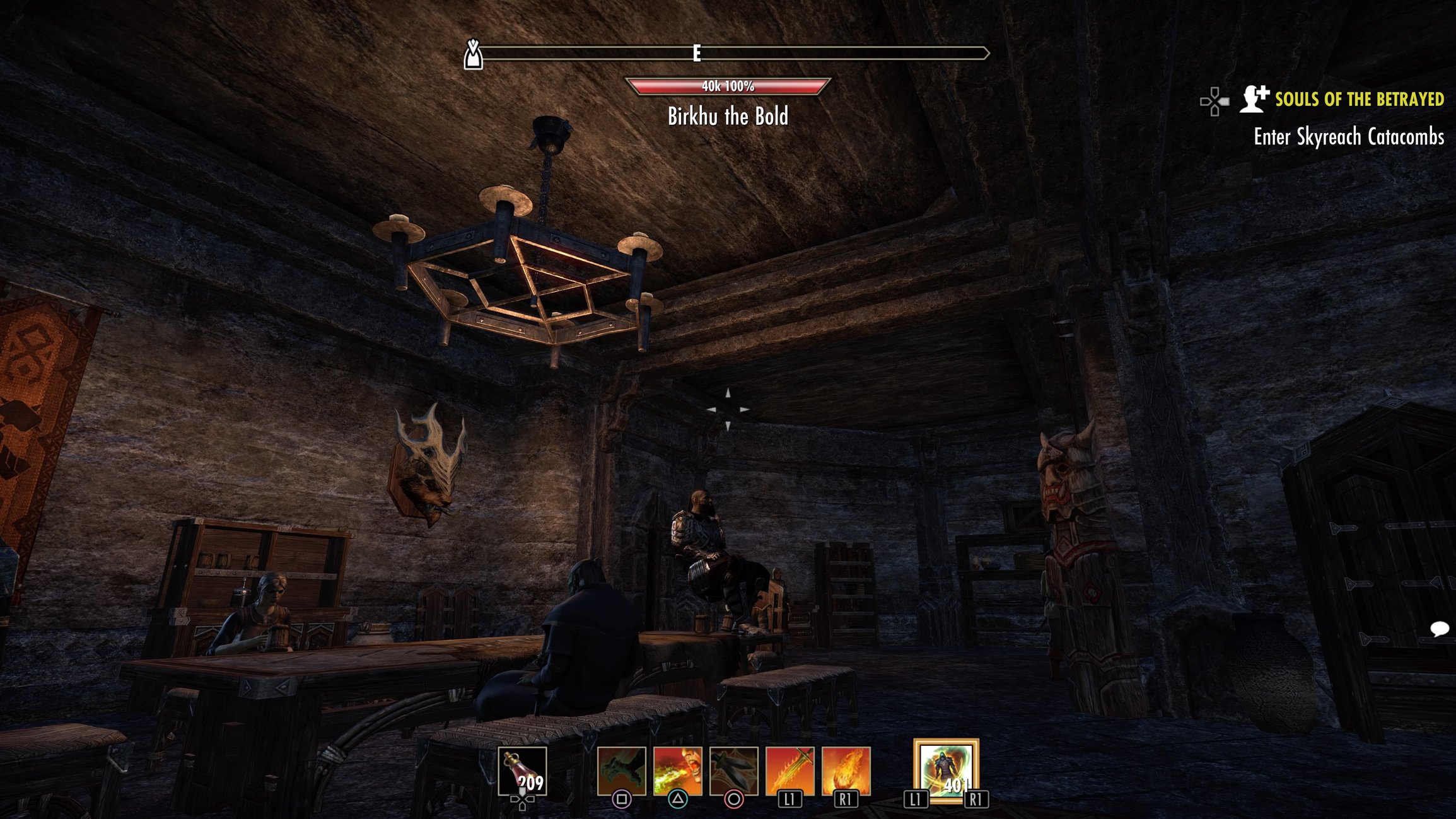
Task: Expand the compass heading marker
Action: click(474, 55)
